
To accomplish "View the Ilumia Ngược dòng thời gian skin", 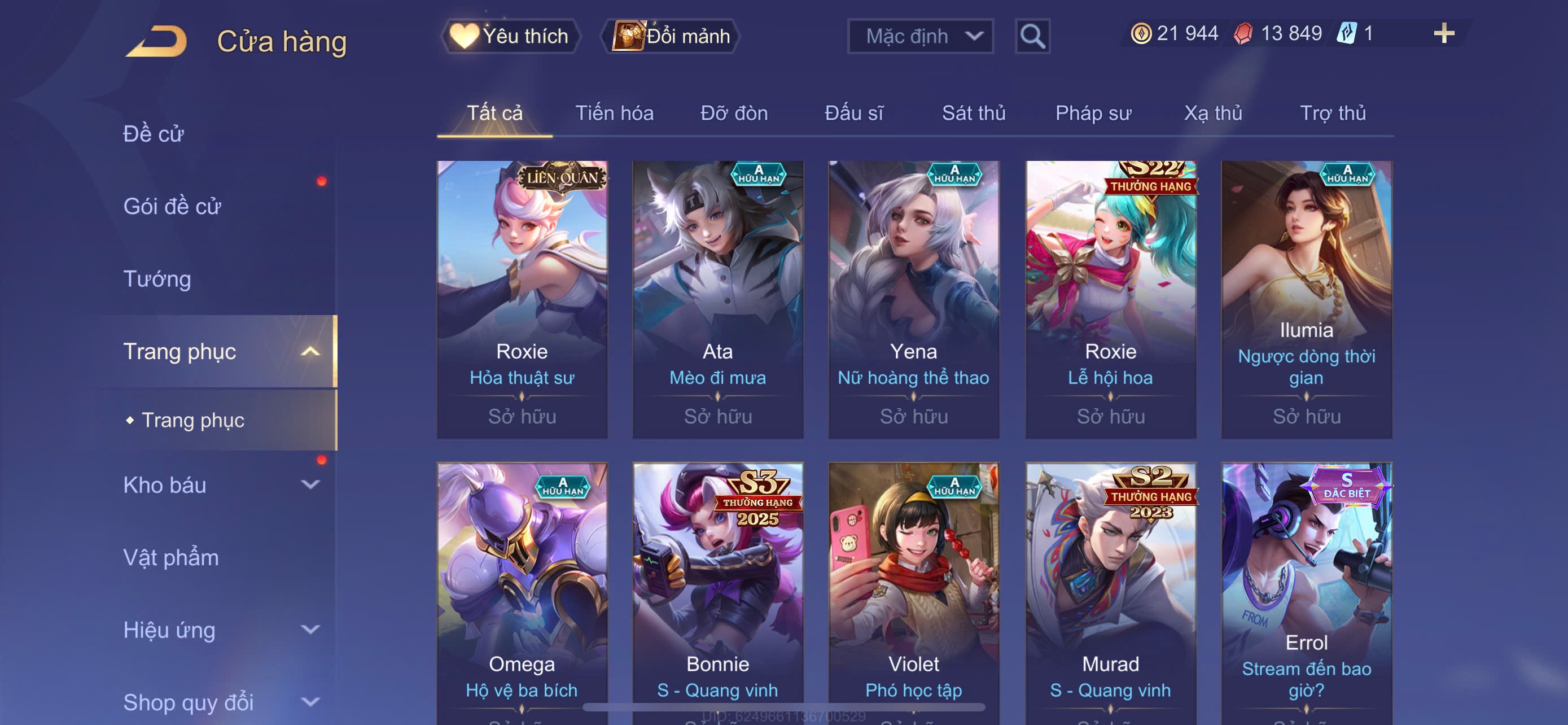I will [1306, 298].
